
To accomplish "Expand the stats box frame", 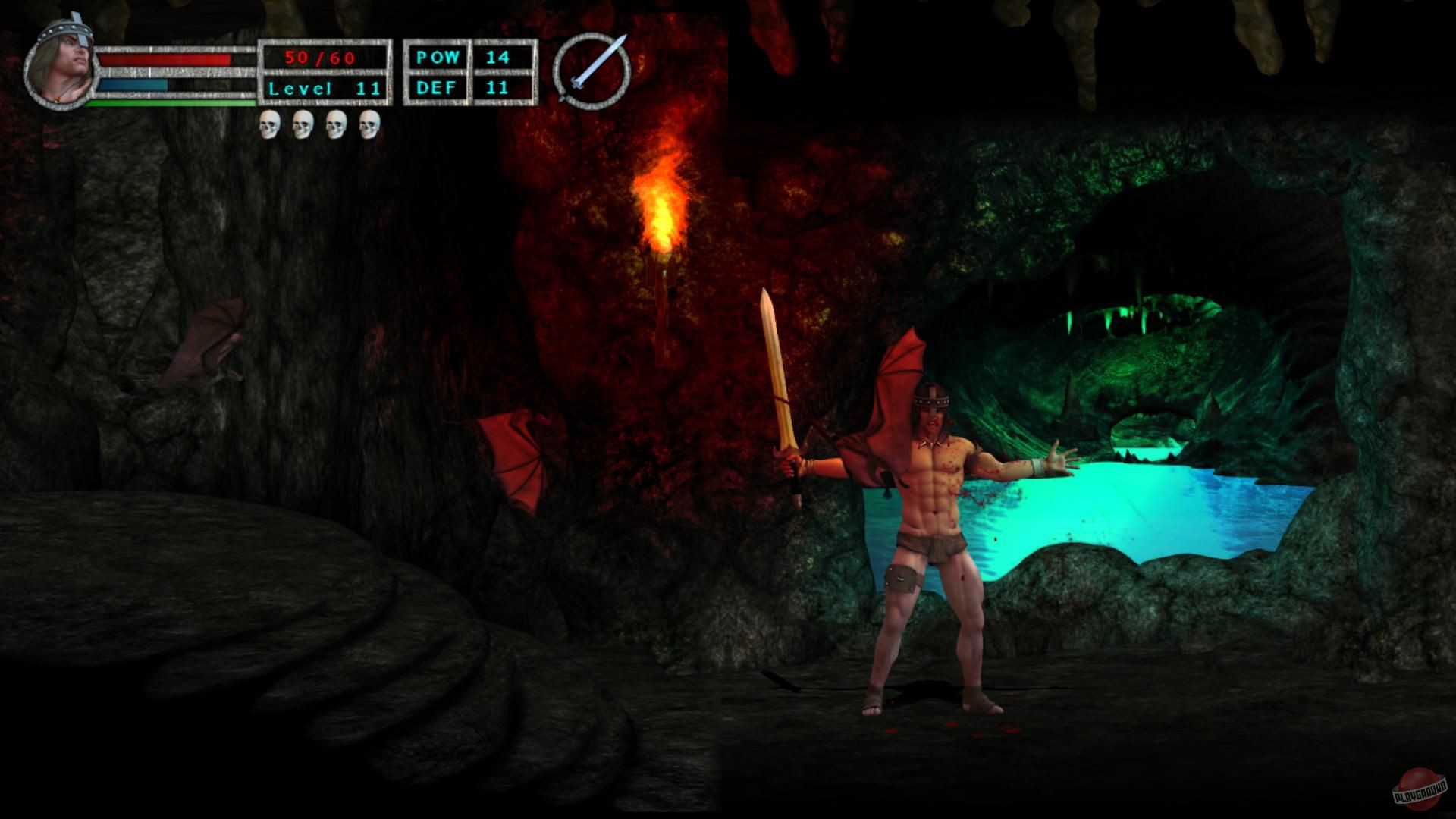I will point(465,72).
